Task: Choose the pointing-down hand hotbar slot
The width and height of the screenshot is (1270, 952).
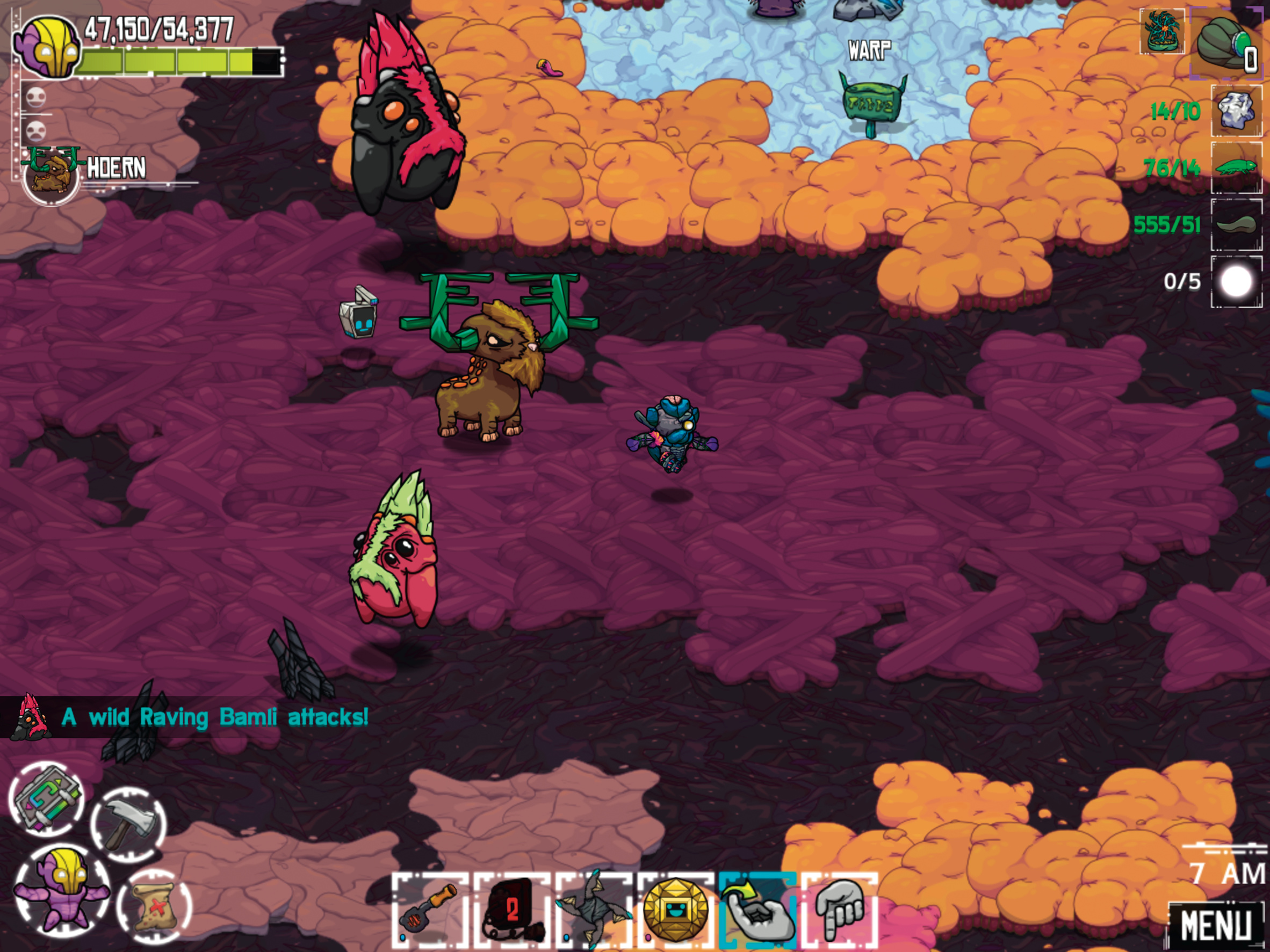Action: (x=839, y=910)
